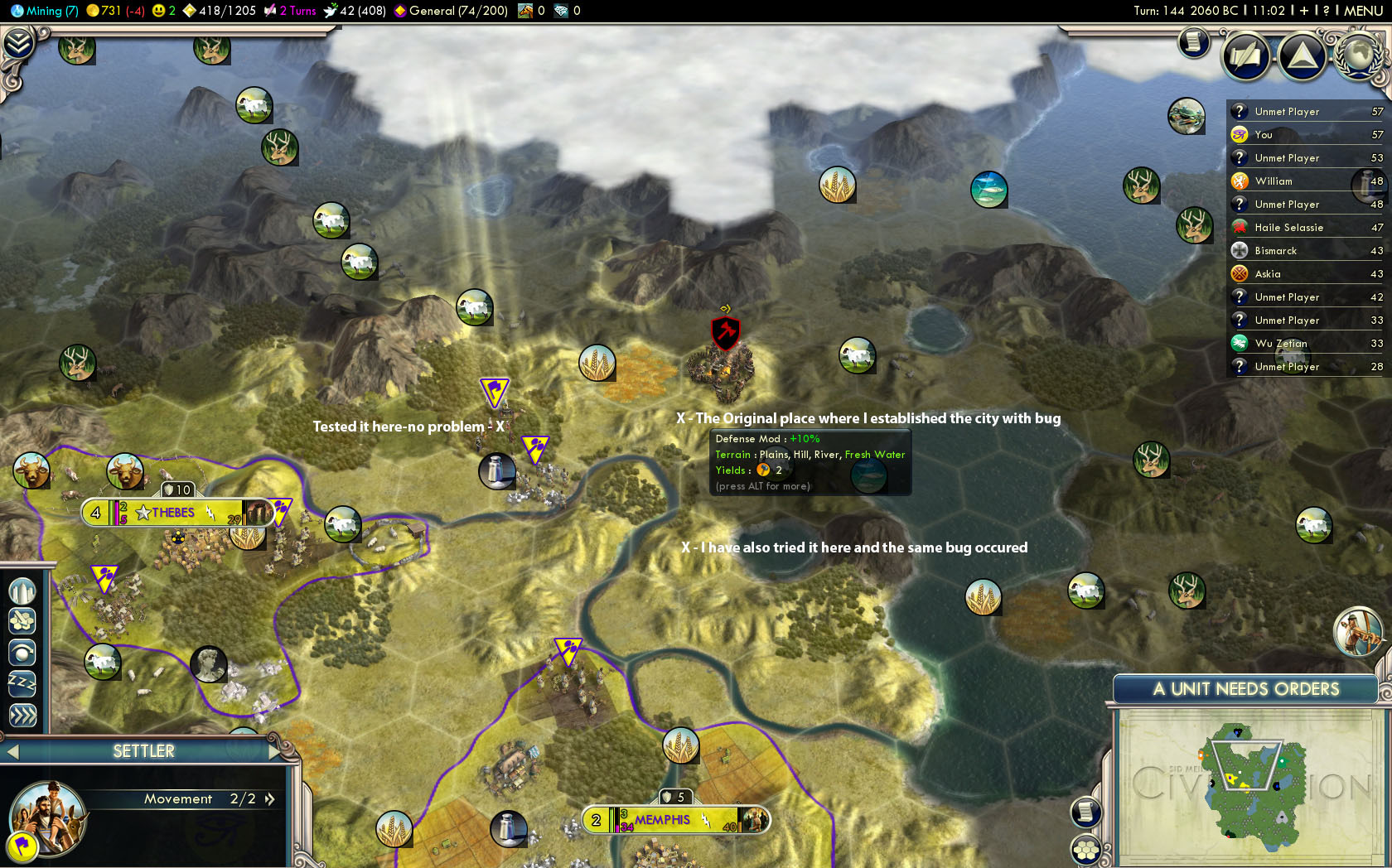Activate the found city skyscraper action
1392x868 pixels.
22,591
